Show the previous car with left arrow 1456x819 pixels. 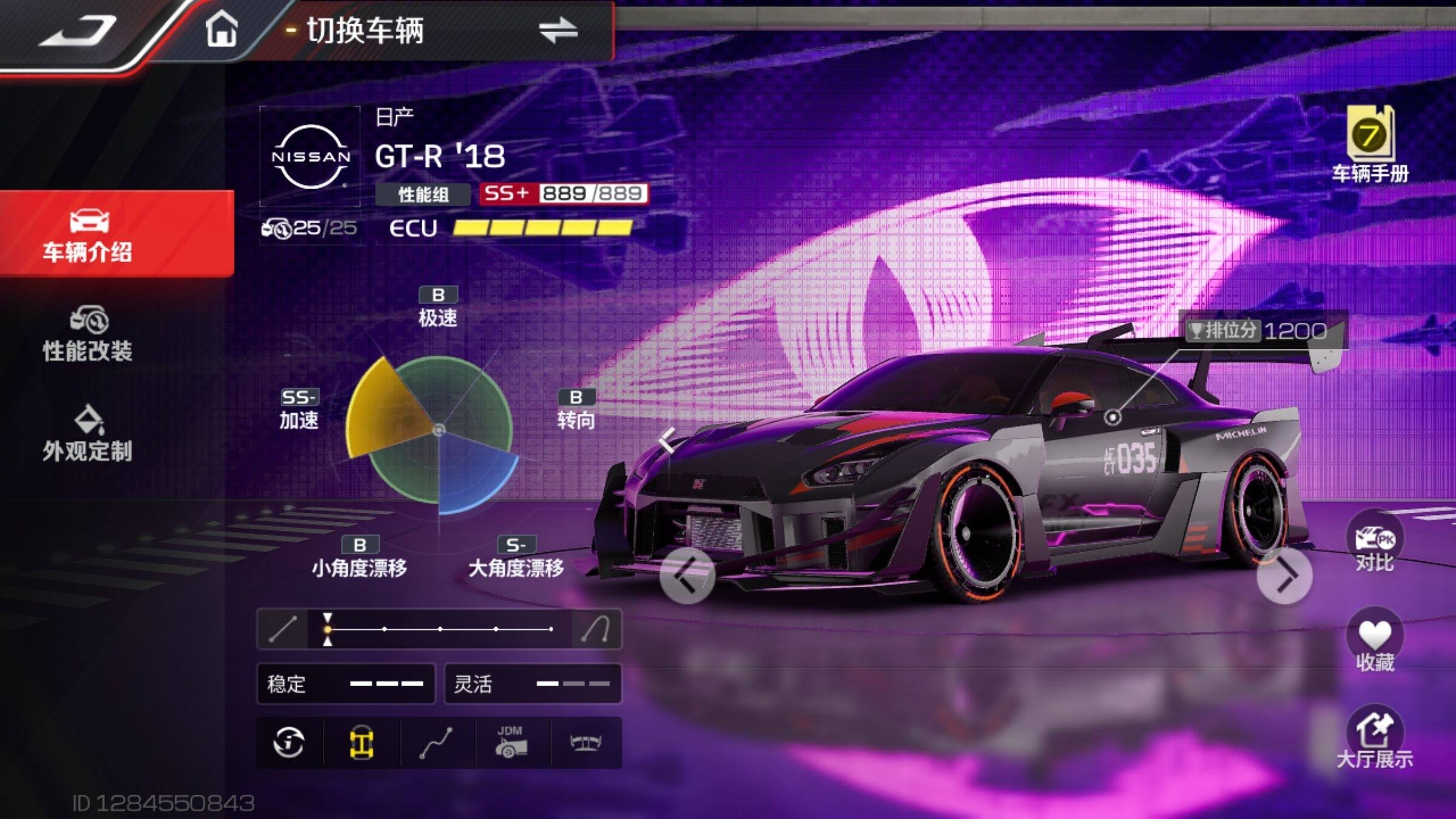686,576
